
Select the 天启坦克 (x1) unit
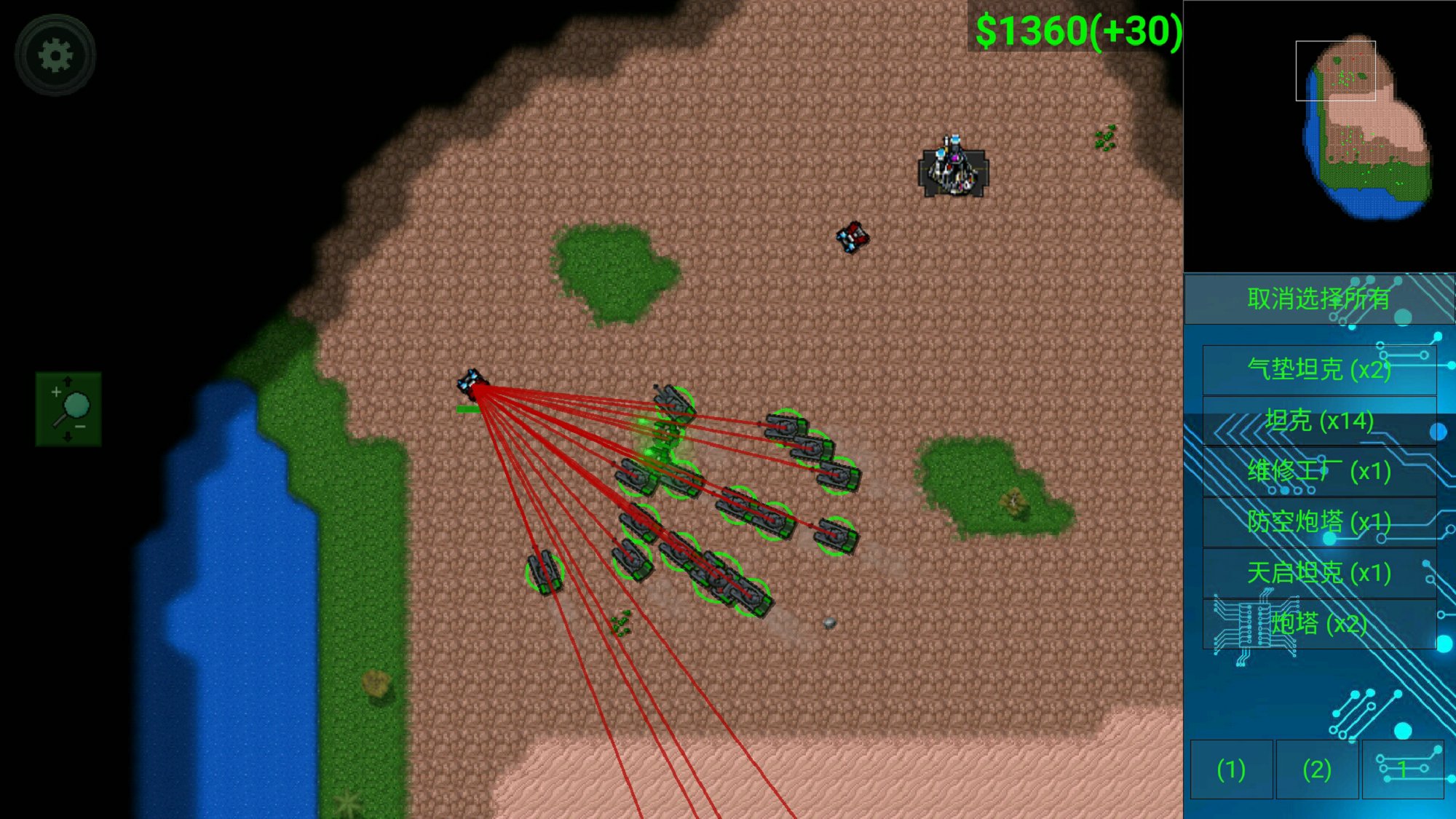(1318, 573)
